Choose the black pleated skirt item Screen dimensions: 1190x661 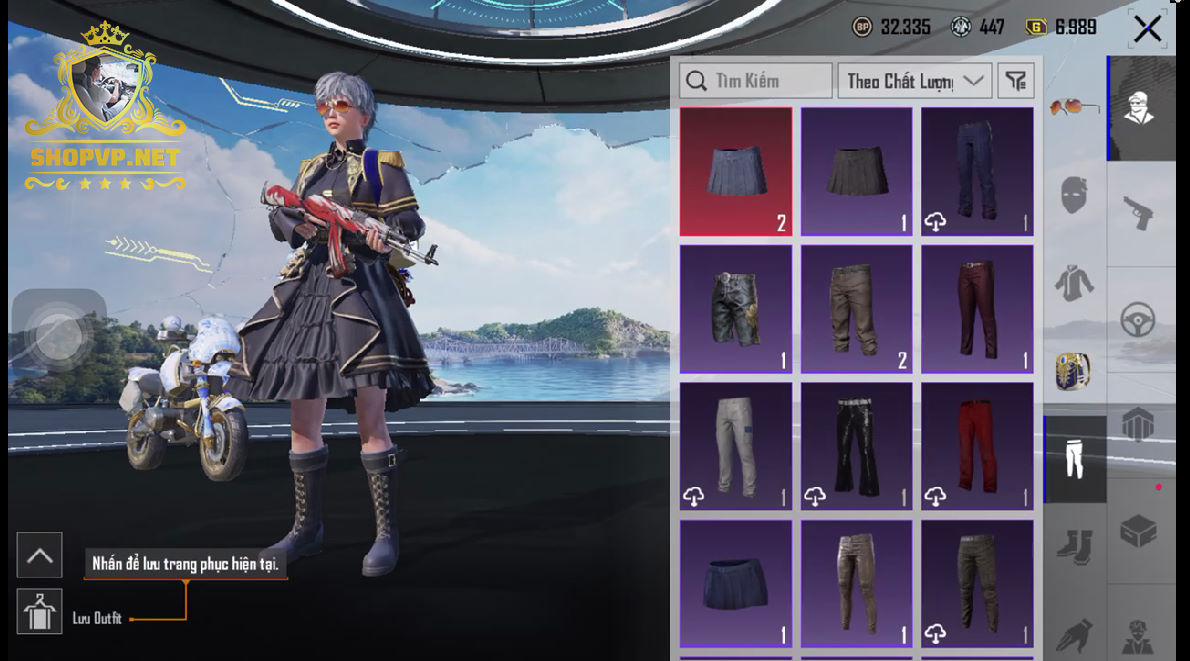click(x=856, y=171)
